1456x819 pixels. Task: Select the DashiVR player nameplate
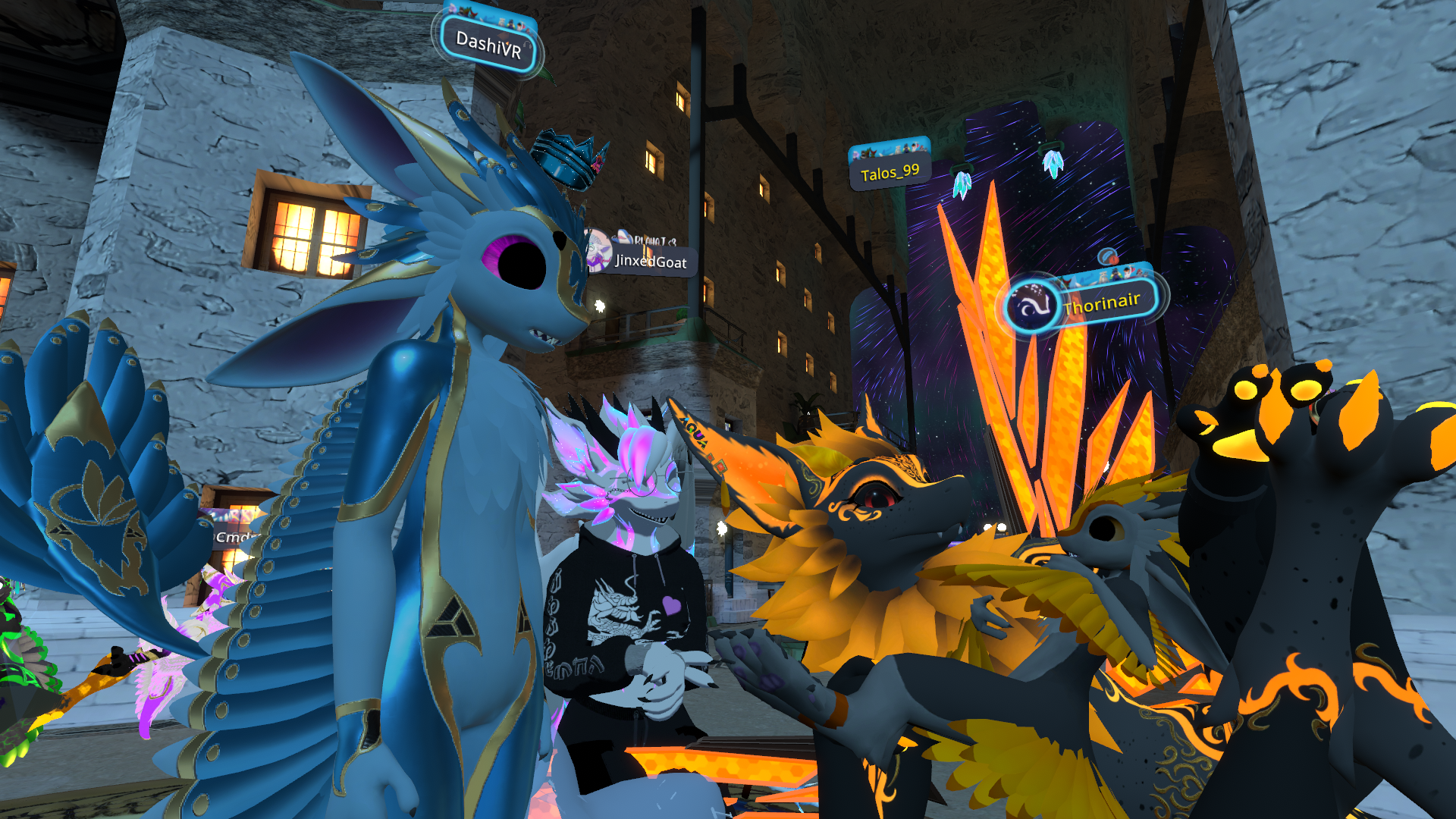(x=488, y=45)
